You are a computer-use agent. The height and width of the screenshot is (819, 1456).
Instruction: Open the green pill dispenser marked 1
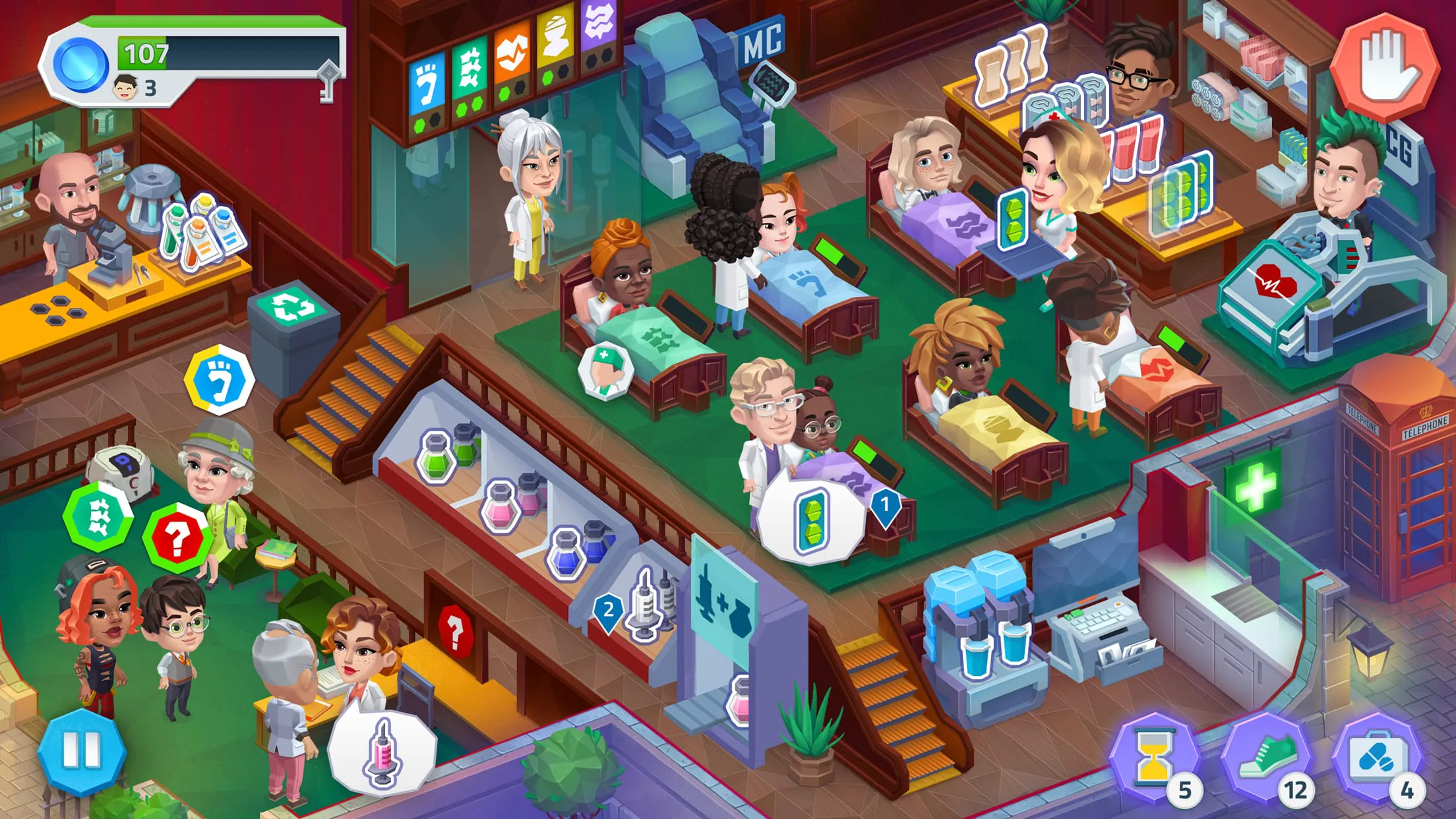pyautogui.click(x=811, y=521)
